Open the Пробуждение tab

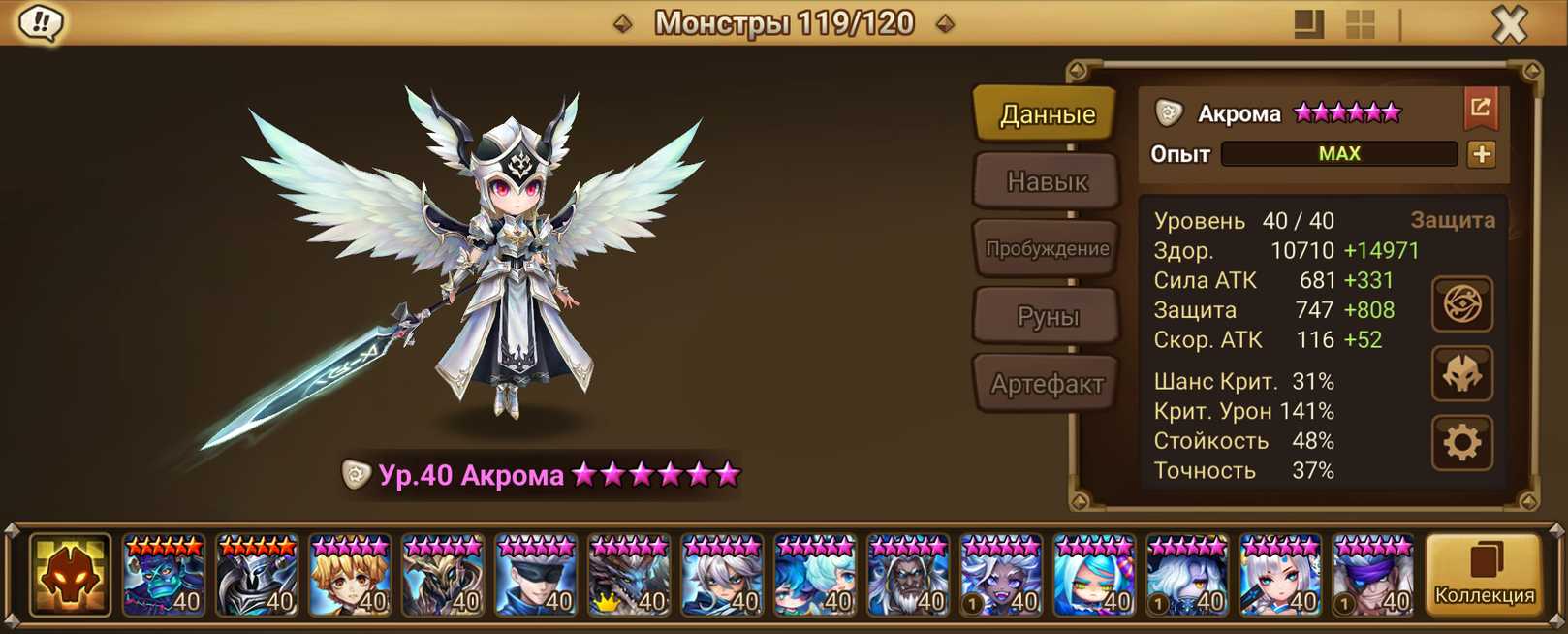click(x=1047, y=249)
